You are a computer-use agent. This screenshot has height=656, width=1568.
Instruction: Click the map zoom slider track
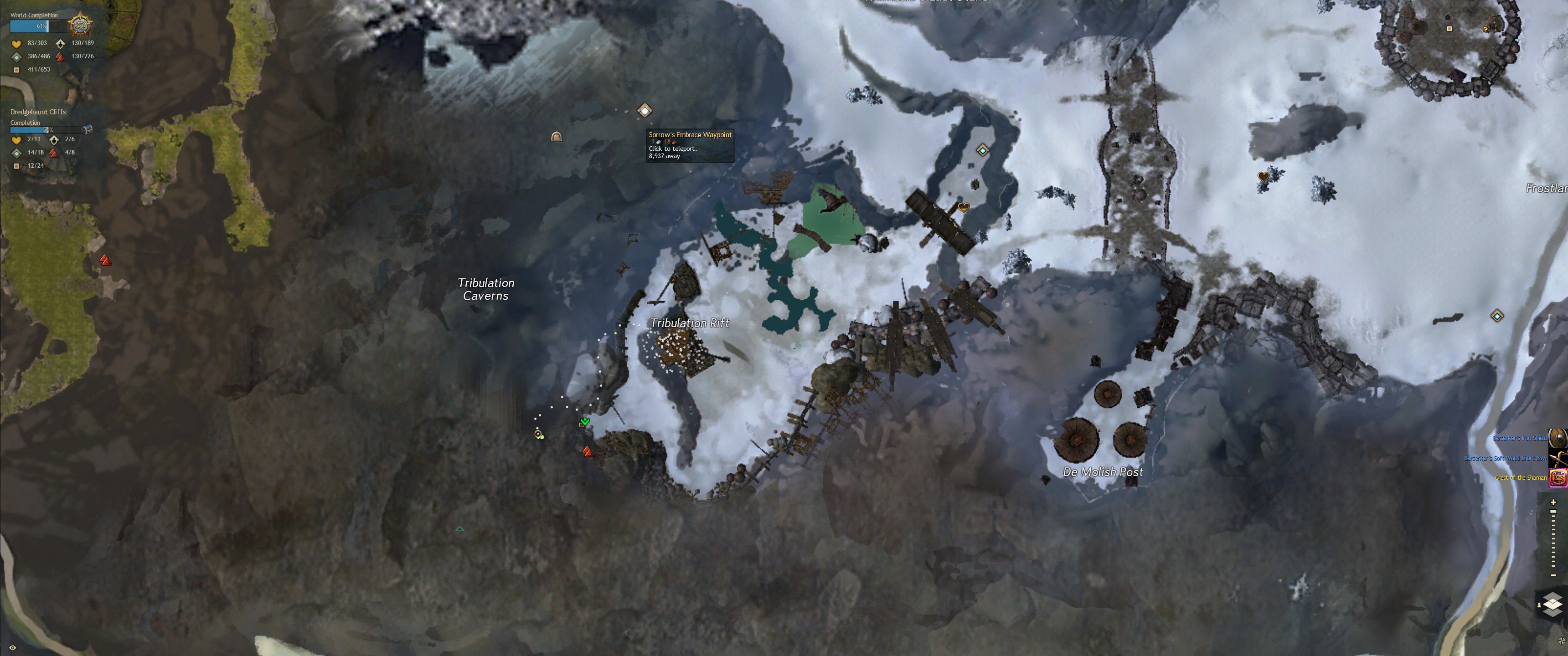click(1553, 538)
